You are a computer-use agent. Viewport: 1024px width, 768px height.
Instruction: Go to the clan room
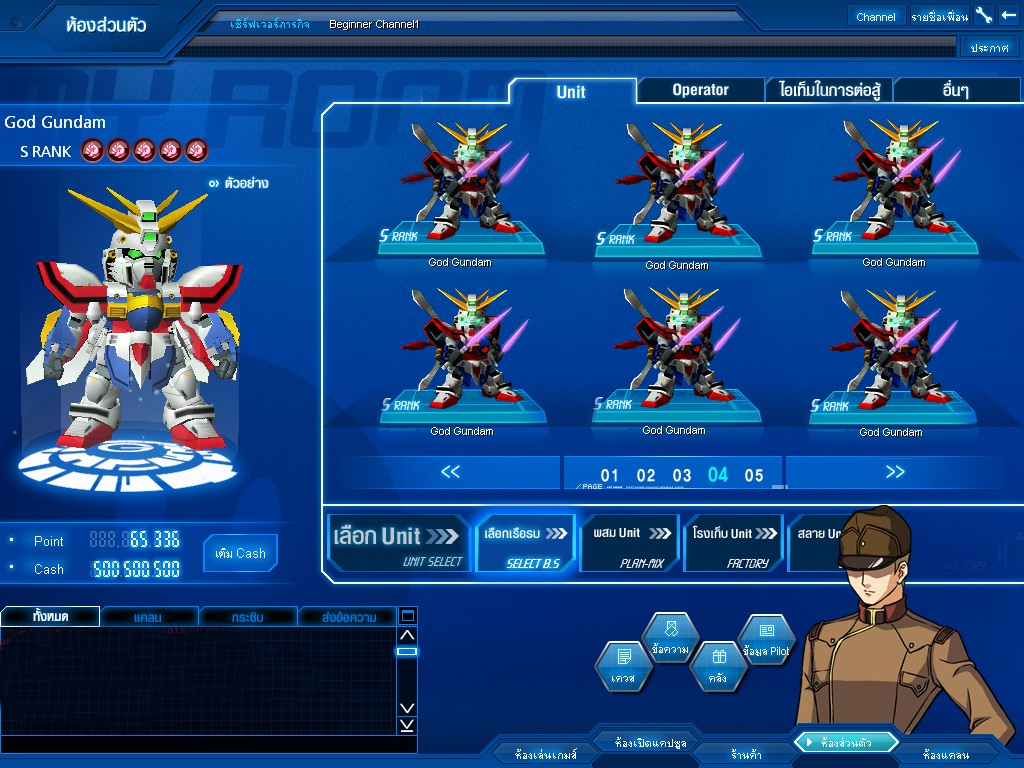pyautogui.click(x=946, y=755)
